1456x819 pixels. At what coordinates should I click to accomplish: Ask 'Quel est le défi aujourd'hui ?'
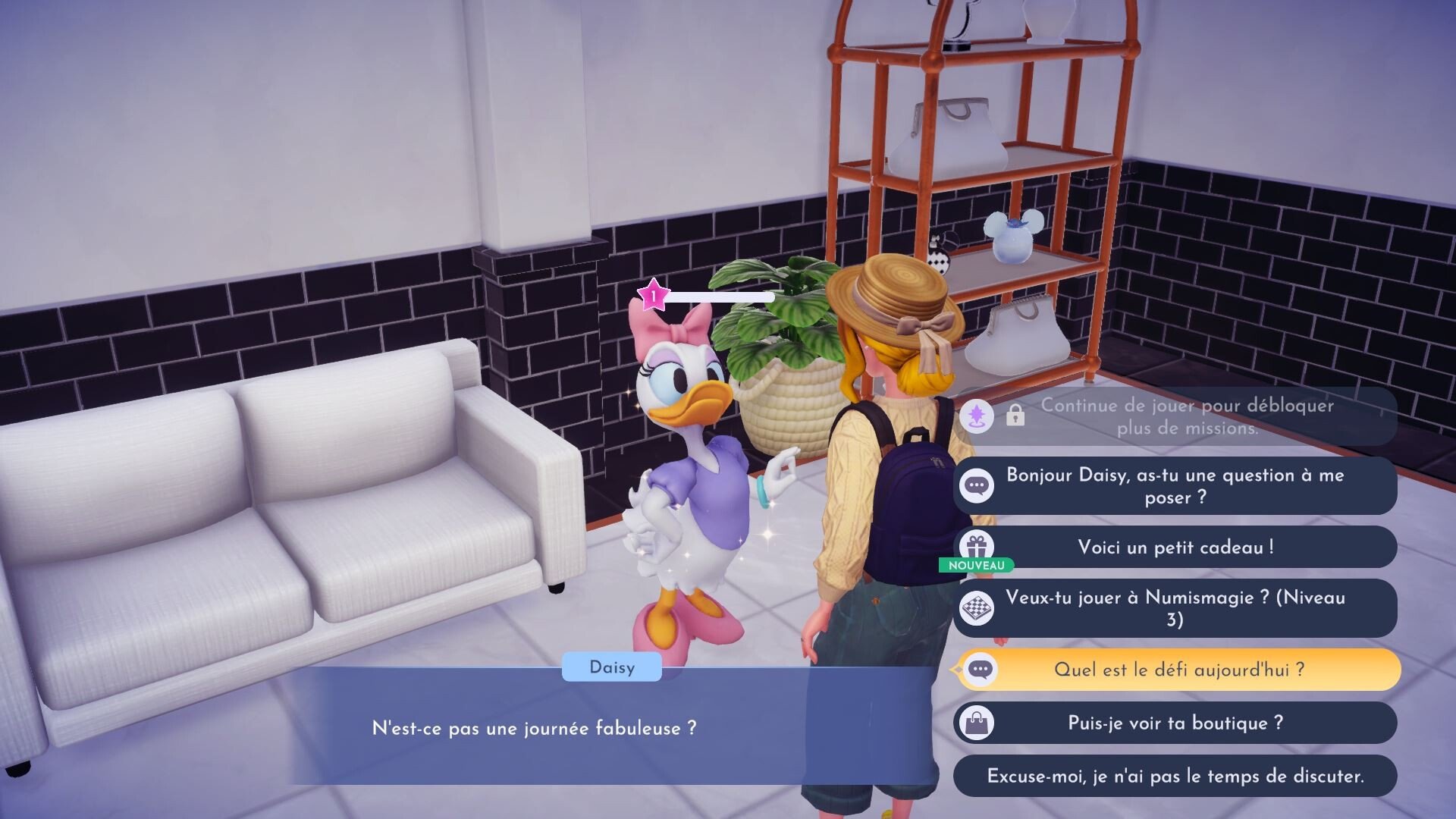1178,670
